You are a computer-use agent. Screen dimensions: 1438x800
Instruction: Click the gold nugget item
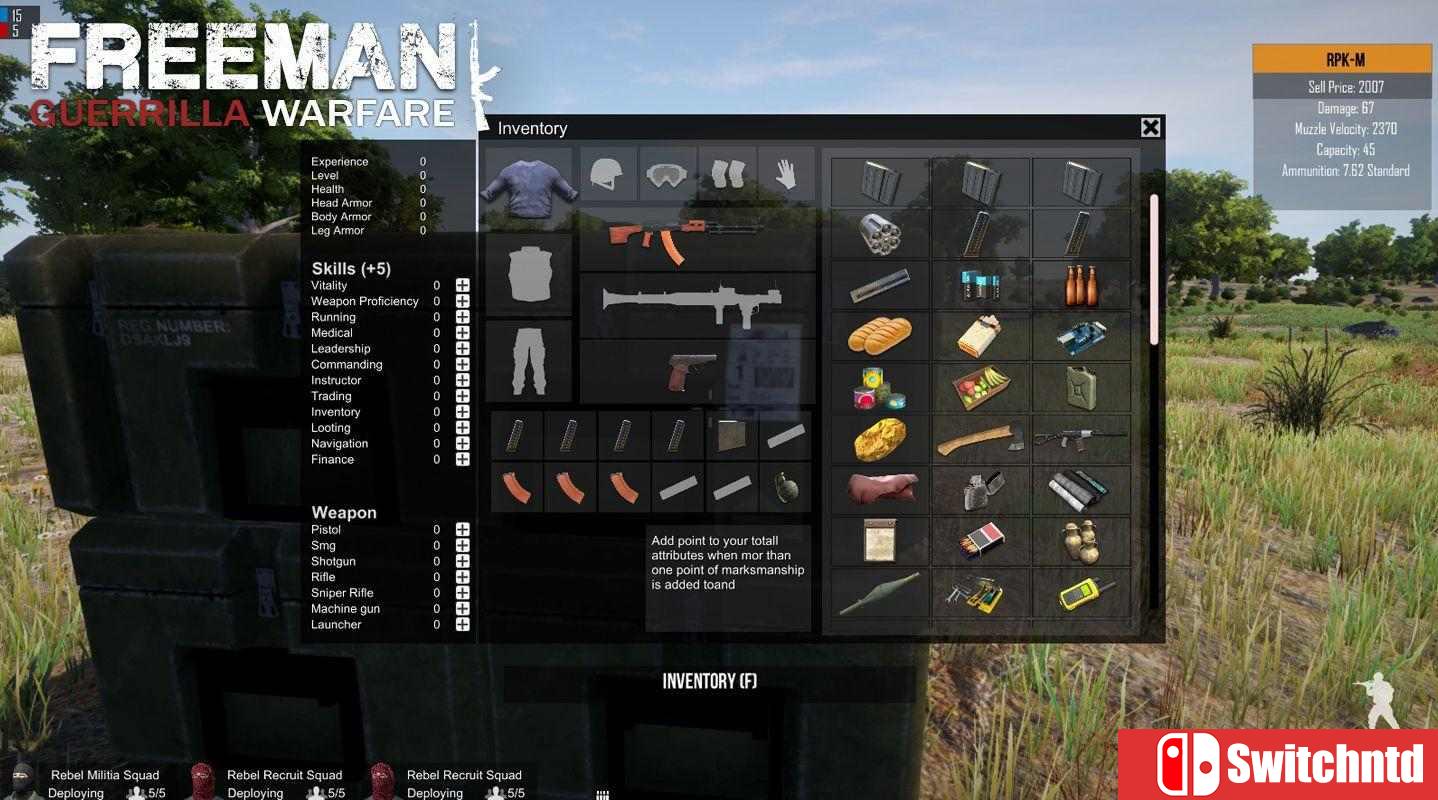pos(878,438)
